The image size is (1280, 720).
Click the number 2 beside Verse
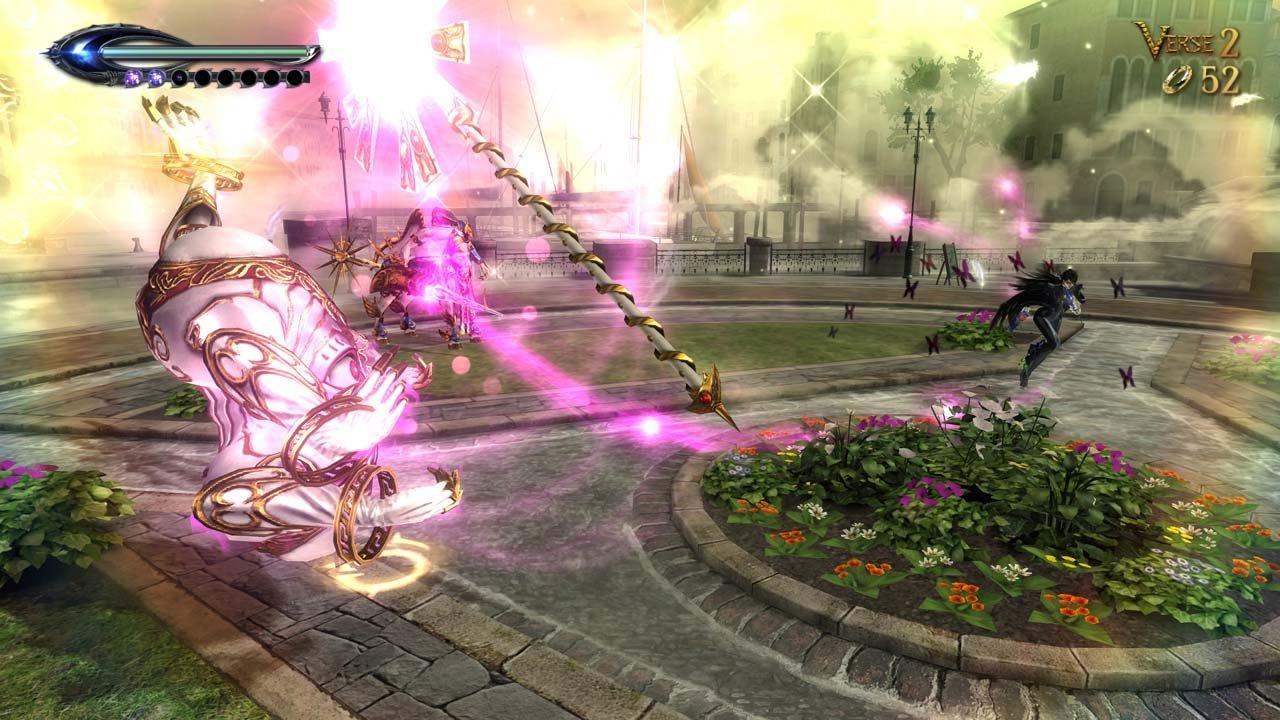coord(1227,42)
